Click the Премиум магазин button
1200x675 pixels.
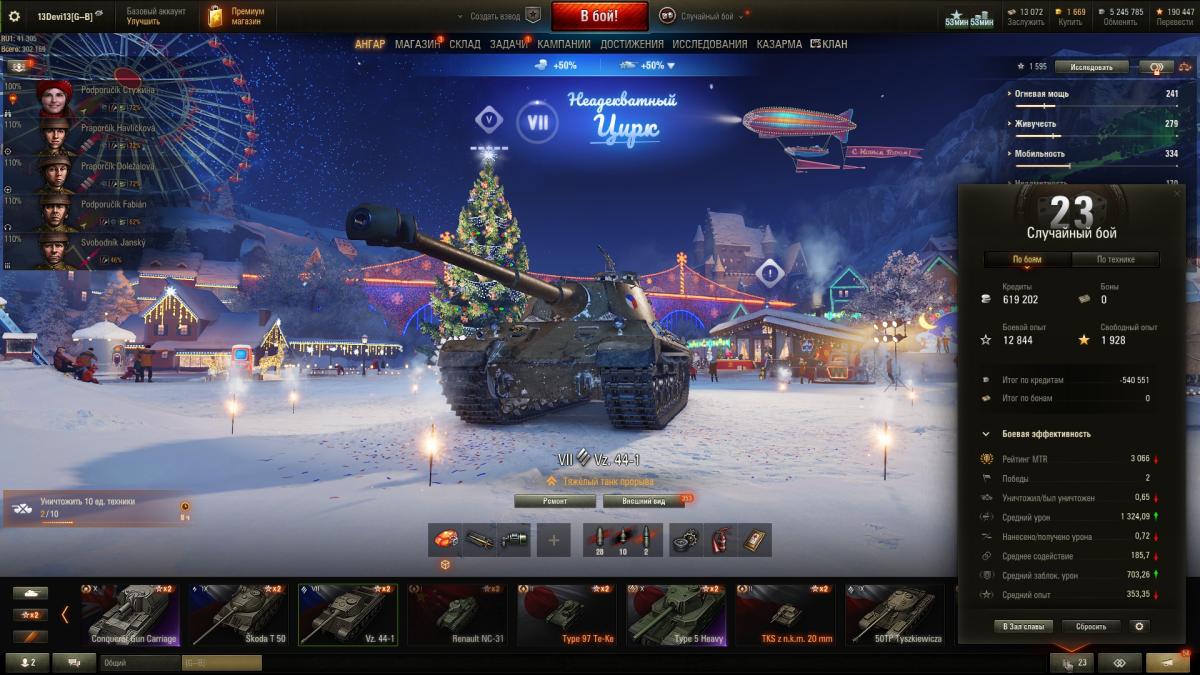[233, 16]
